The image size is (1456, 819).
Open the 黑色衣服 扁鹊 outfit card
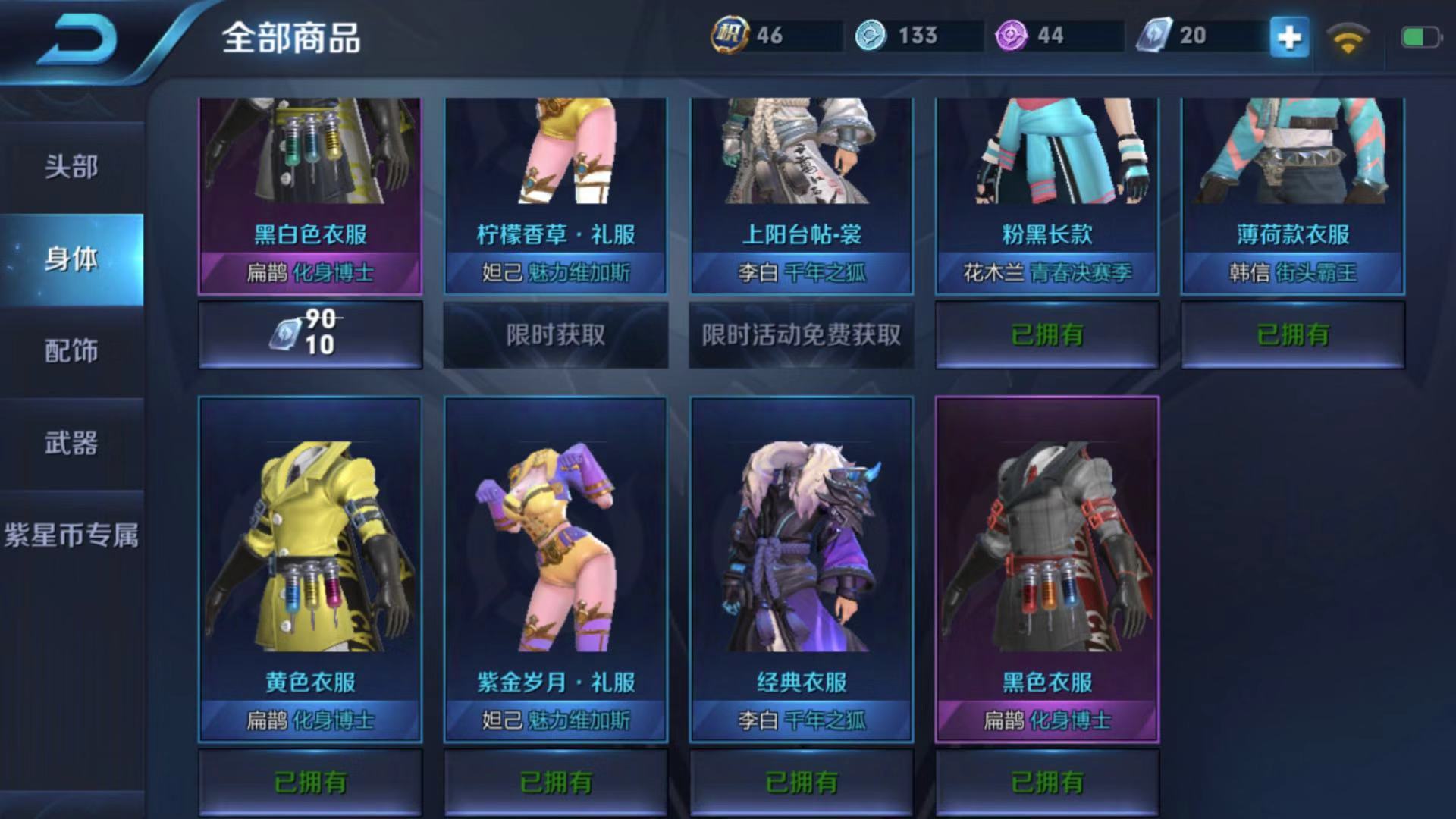[1047, 569]
